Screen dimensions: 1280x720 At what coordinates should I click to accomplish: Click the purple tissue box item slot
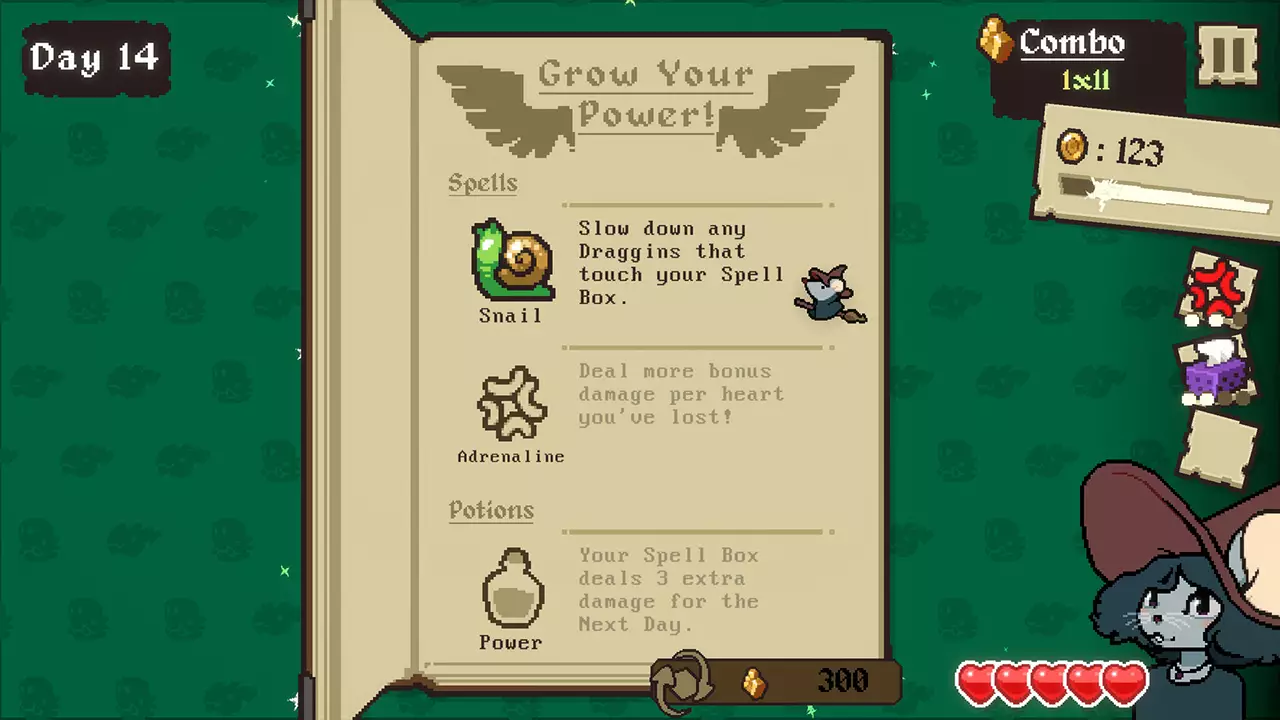pyautogui.click(x=1216, y=371)
